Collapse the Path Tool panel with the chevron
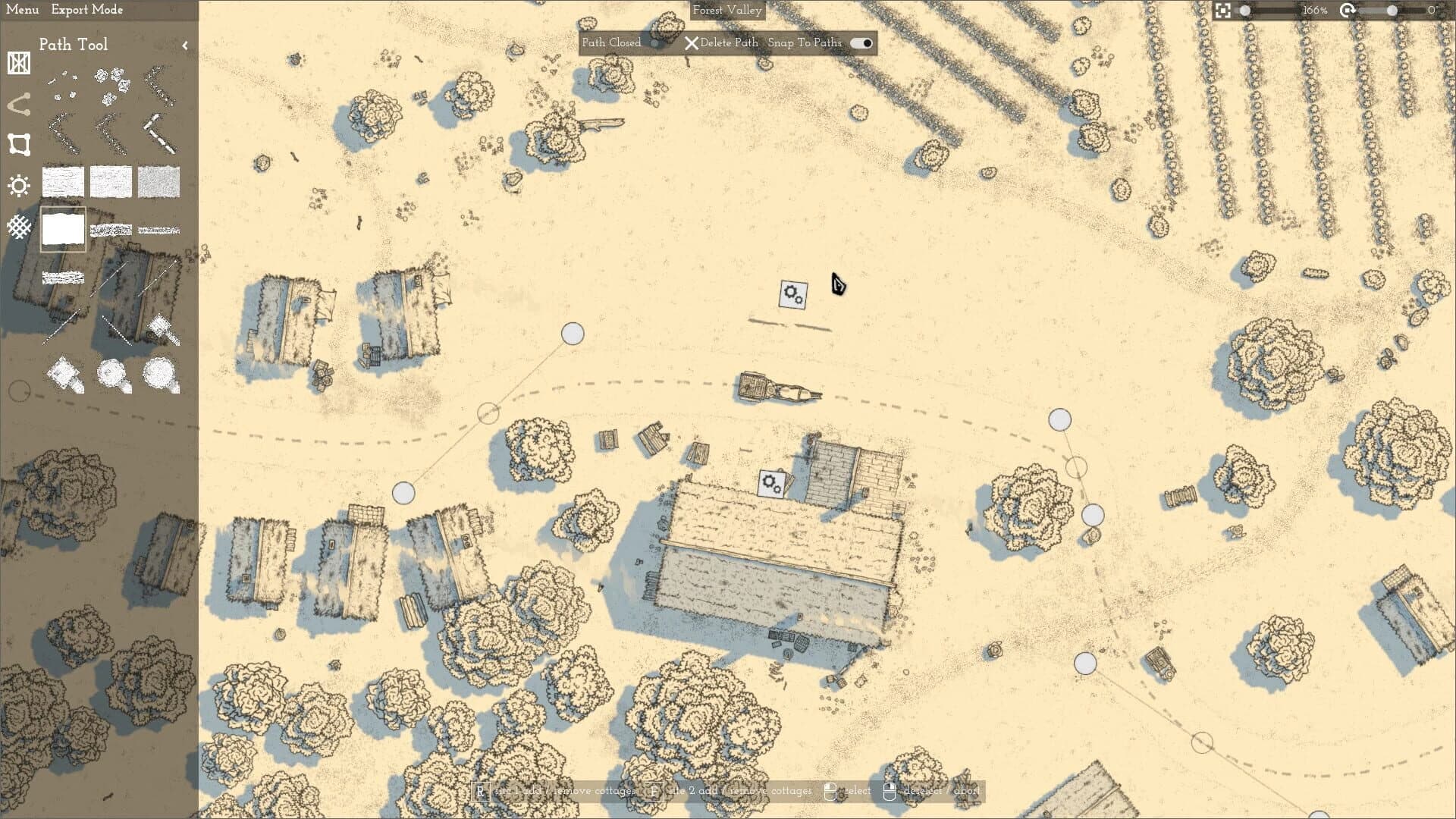This screenshot has width=1456, height=819. point(187,45)
